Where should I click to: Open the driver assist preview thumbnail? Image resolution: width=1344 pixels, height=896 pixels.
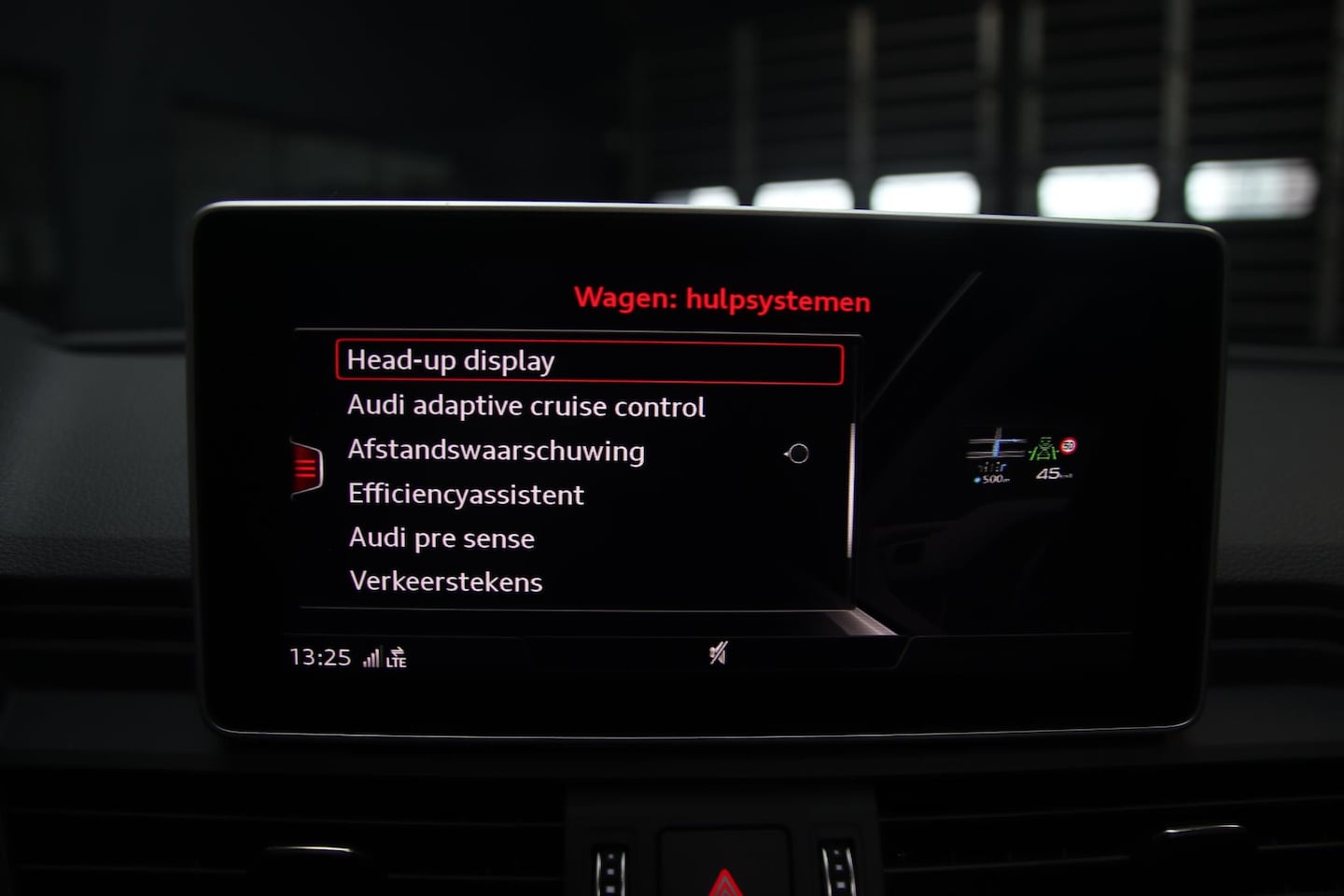point(1020,459)
